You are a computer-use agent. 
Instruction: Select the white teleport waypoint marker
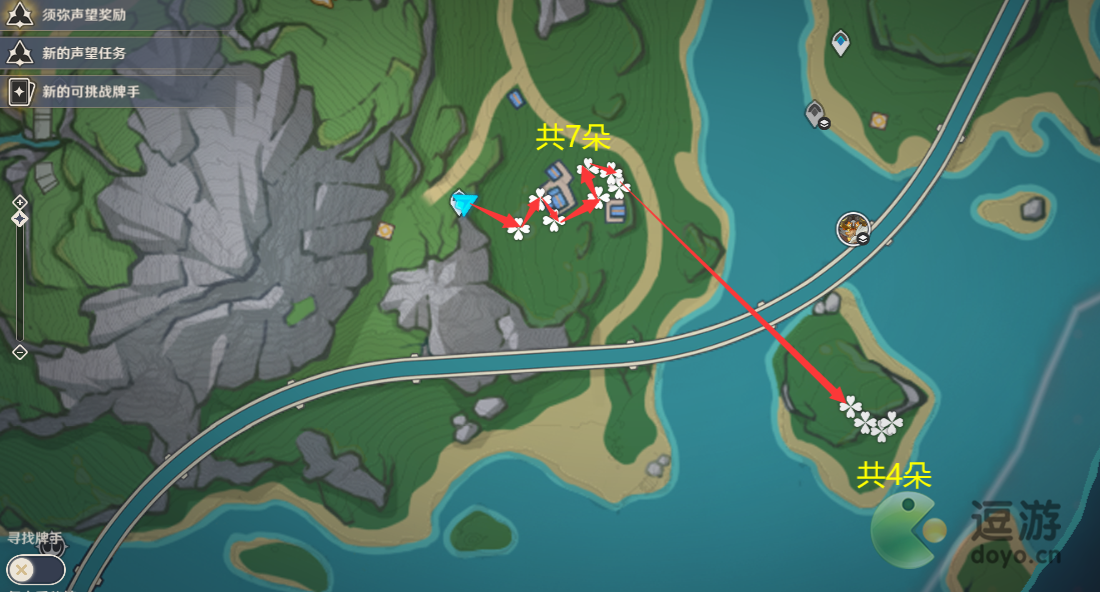[841, 42]
